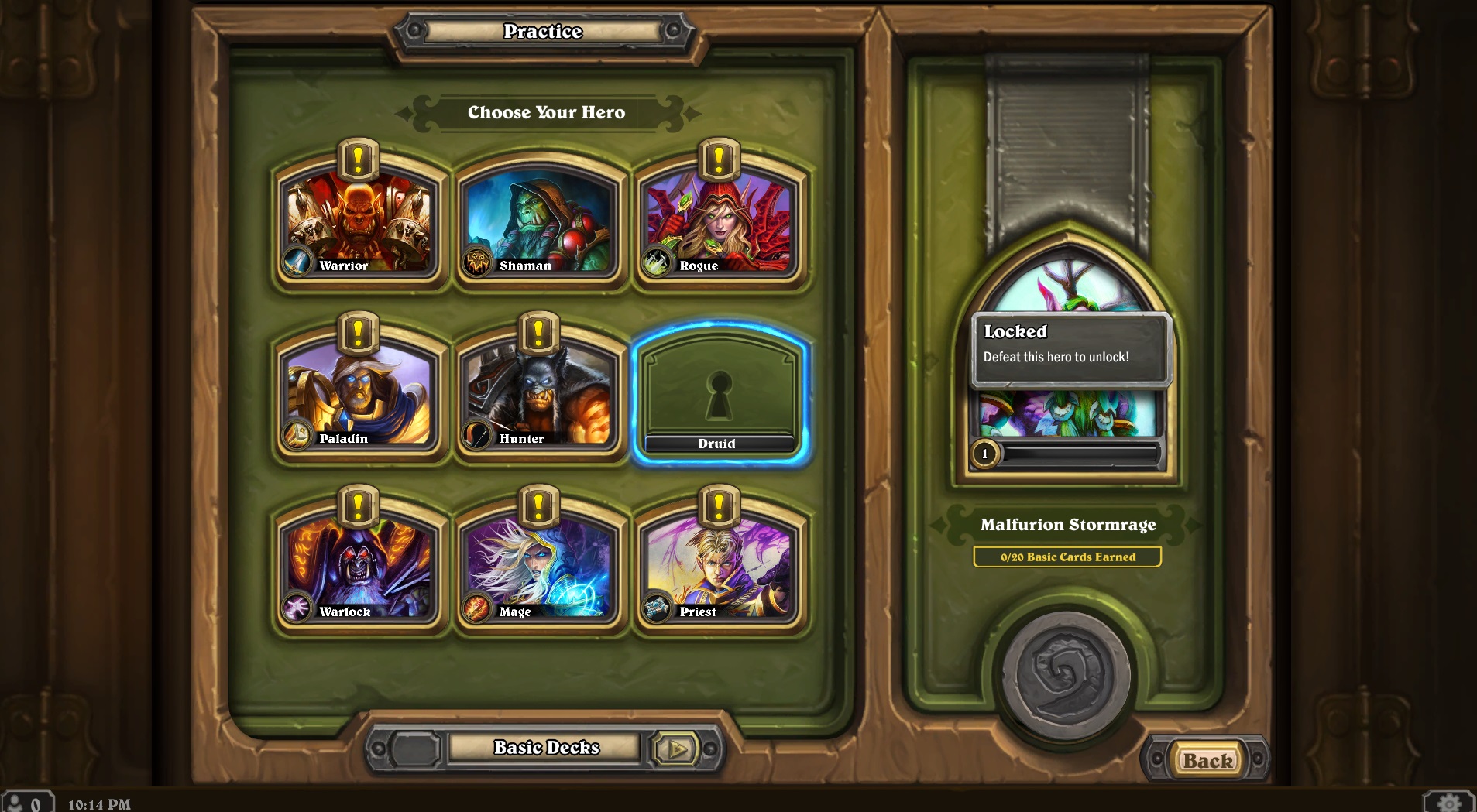1477x812 pixels.
Task: Click the exclamation notification above the Warrior
Action: pyautogui.click(x=357, y=159)
